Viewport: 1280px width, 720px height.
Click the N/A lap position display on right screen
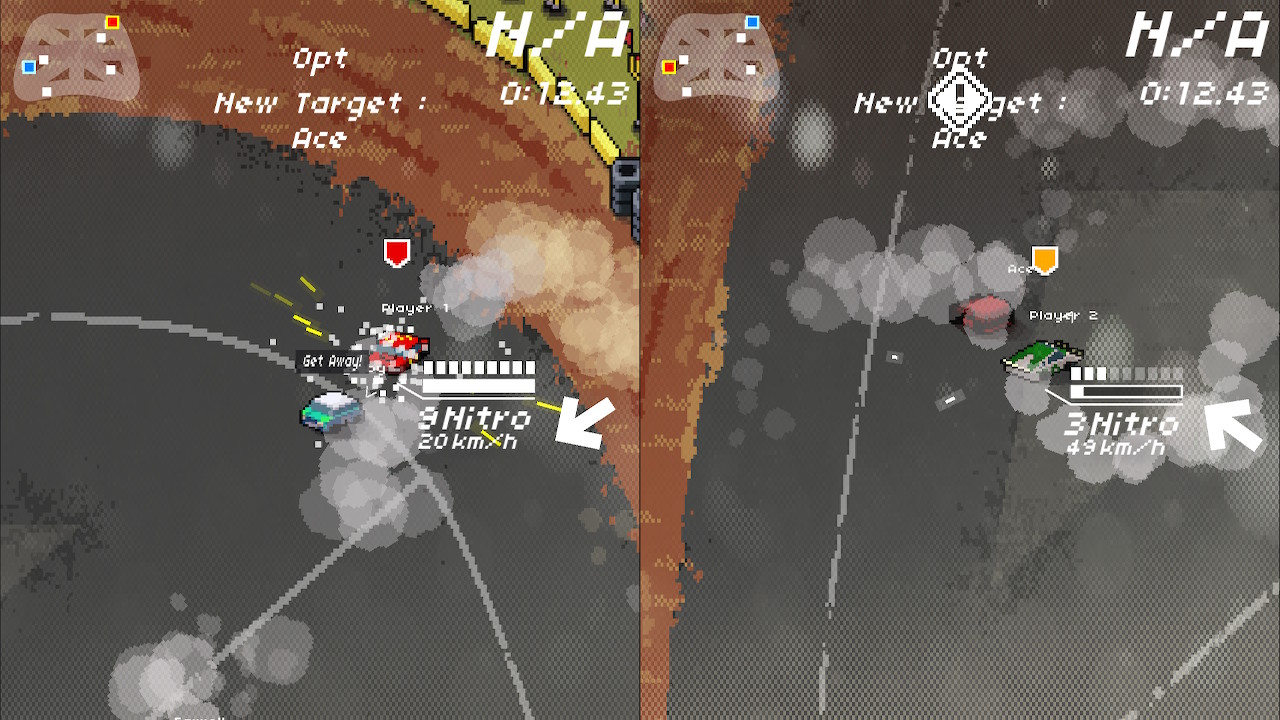click(x=1199, y=36)
